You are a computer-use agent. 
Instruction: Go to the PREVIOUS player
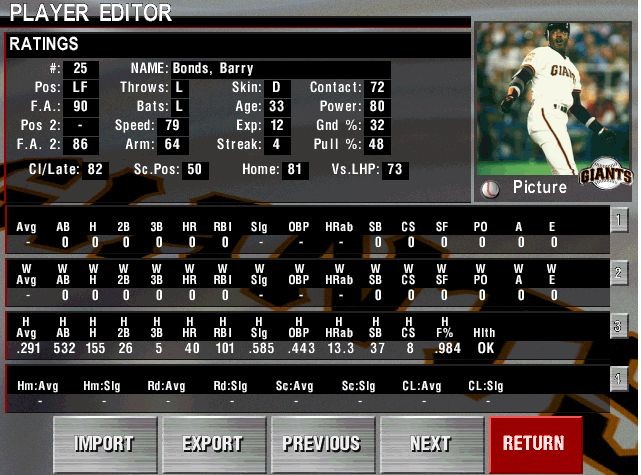(322, 444)
